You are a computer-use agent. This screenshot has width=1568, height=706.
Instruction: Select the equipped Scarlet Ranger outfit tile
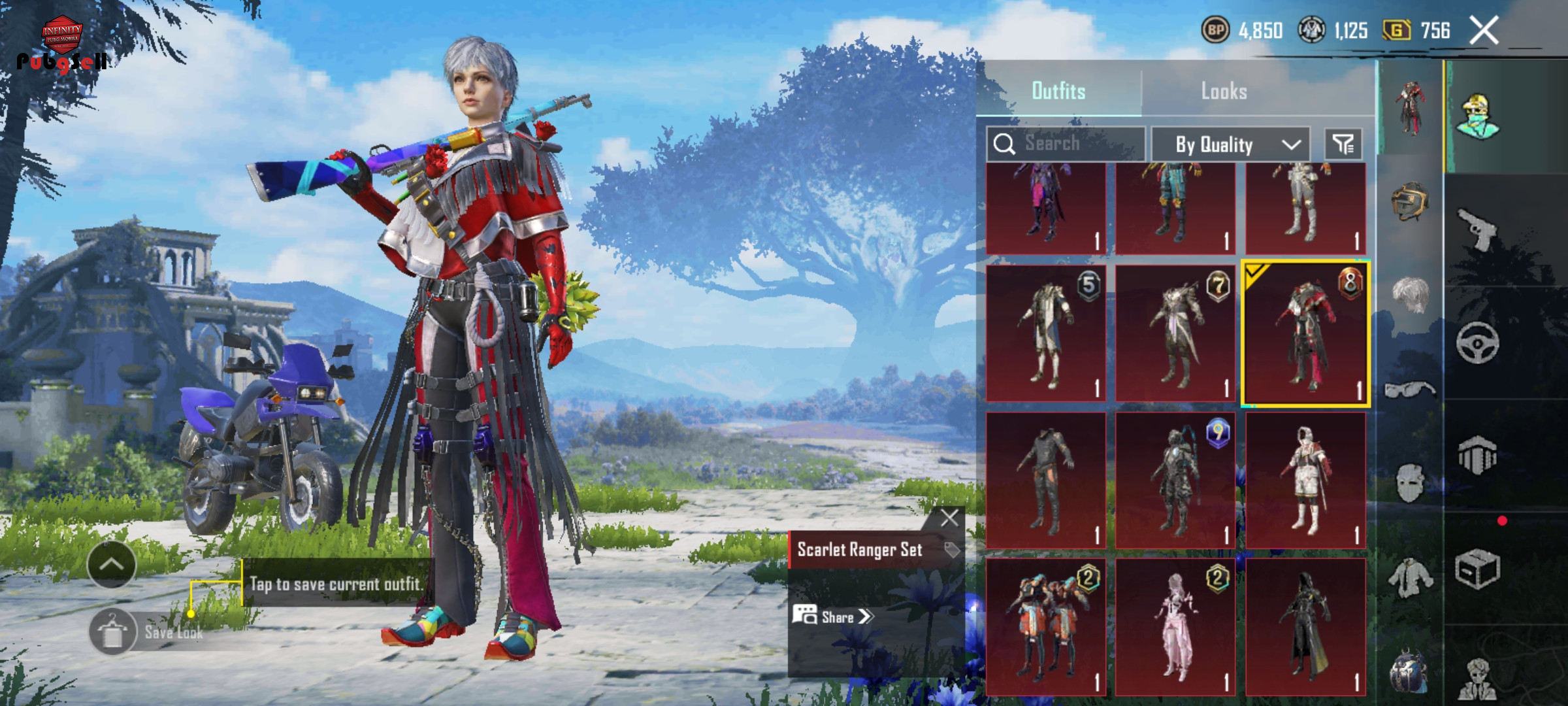1305,333
